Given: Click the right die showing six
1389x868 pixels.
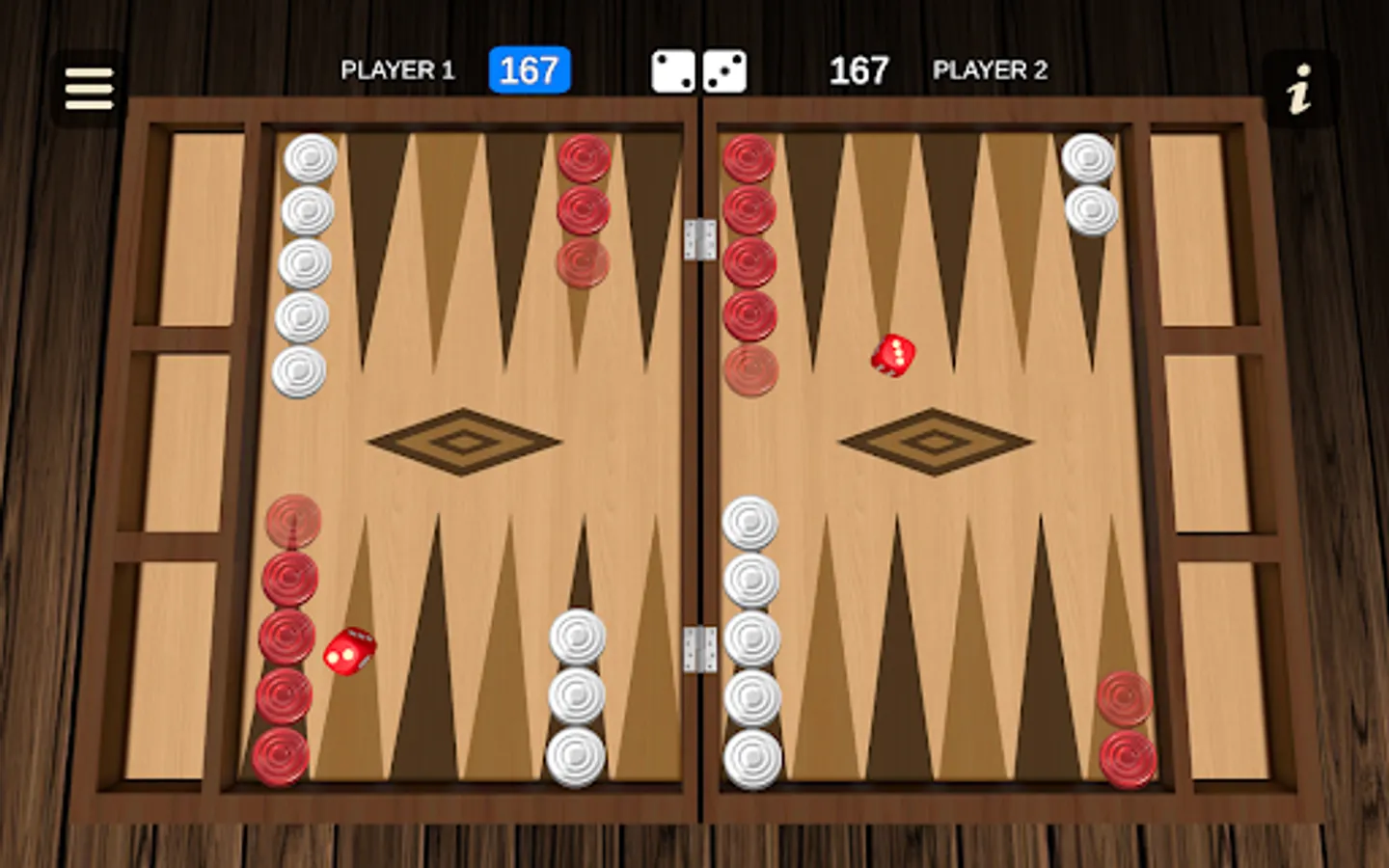Looking at the screenshot, I should tap(725, 69).
